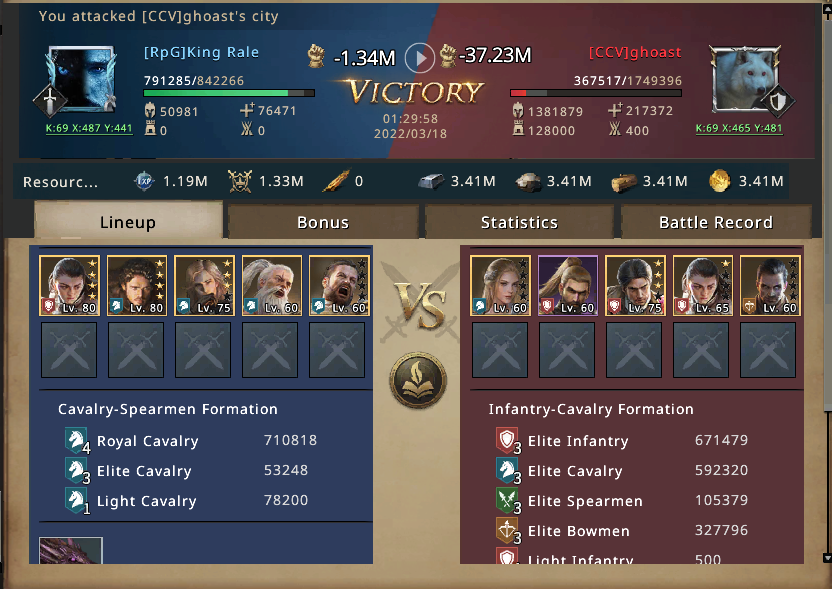
Task: Click the round book and flame button
Action: point(418,380)
